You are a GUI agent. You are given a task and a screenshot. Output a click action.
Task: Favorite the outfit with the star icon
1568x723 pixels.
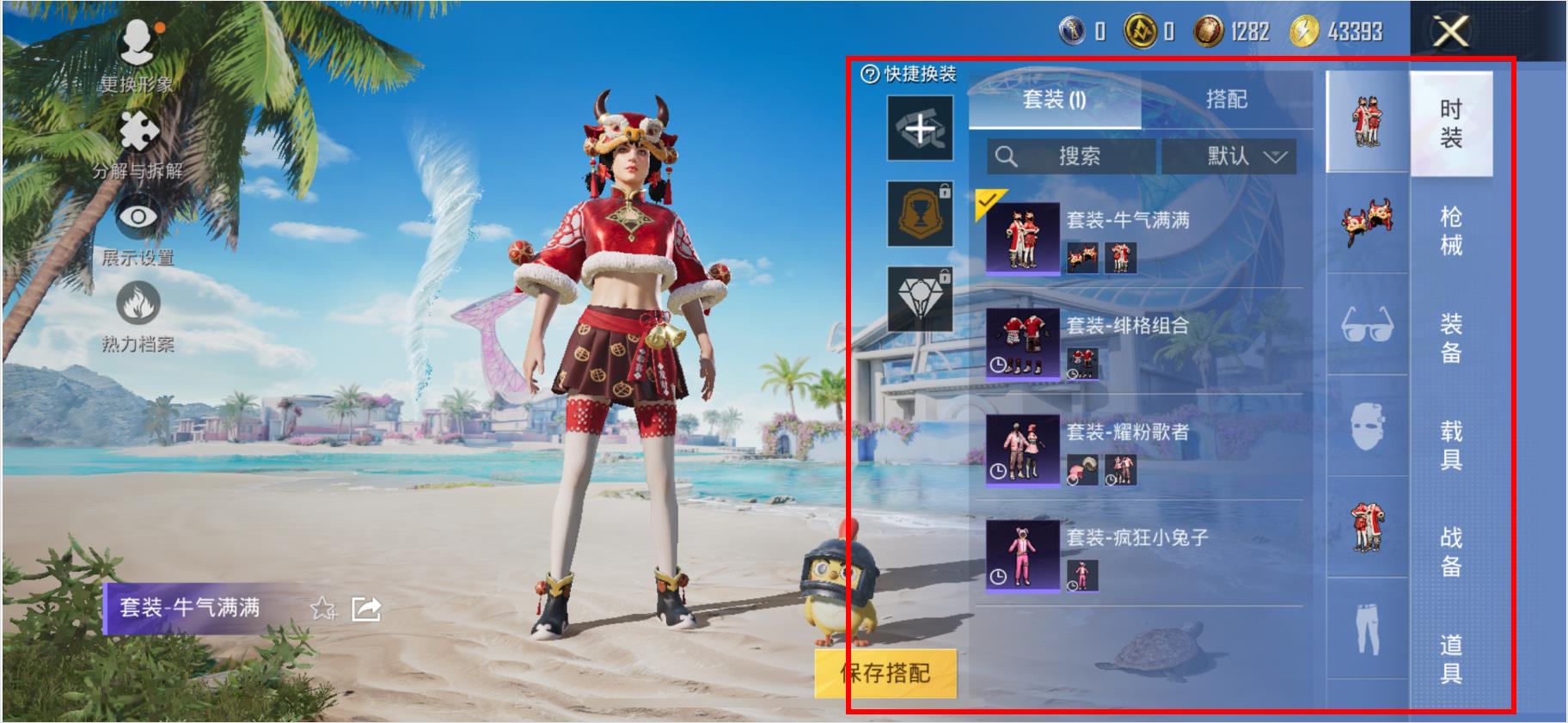coord(323,609)
